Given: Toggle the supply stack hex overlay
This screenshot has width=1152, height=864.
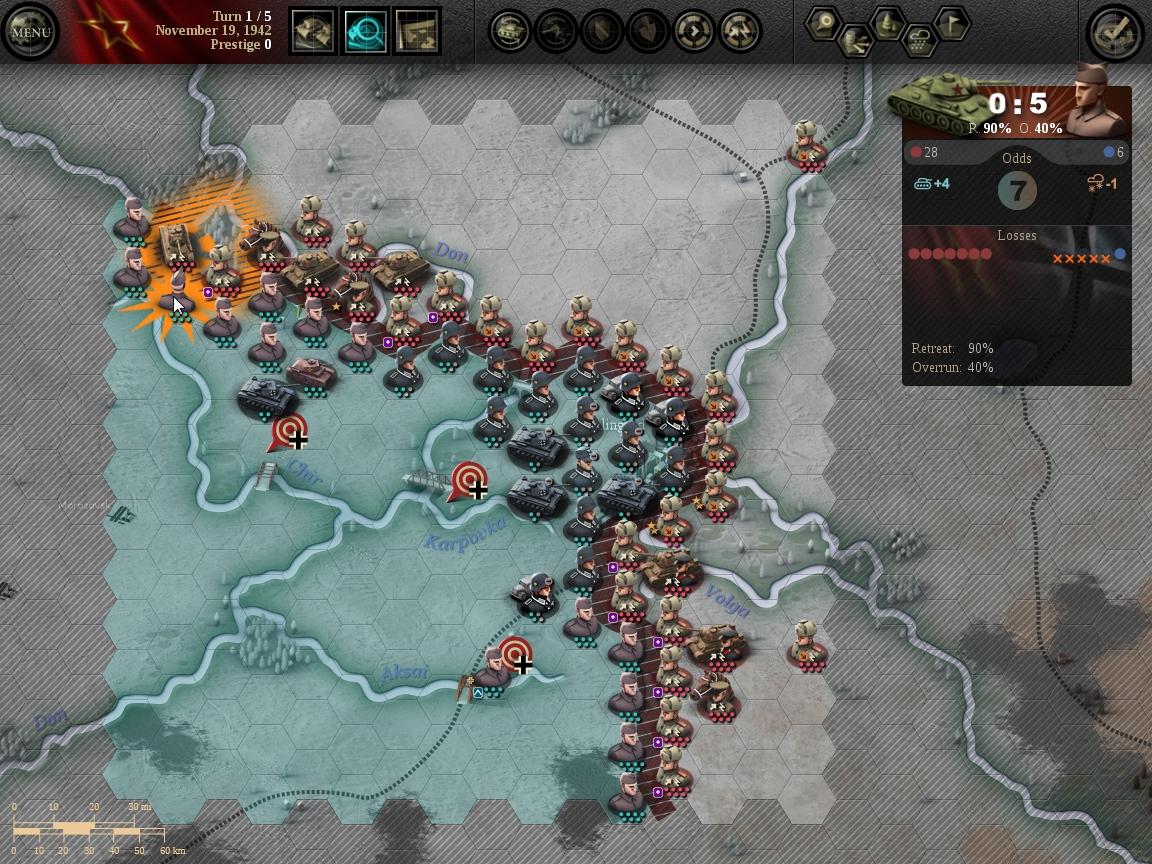Looking at the screenshot, I should 856,41.
